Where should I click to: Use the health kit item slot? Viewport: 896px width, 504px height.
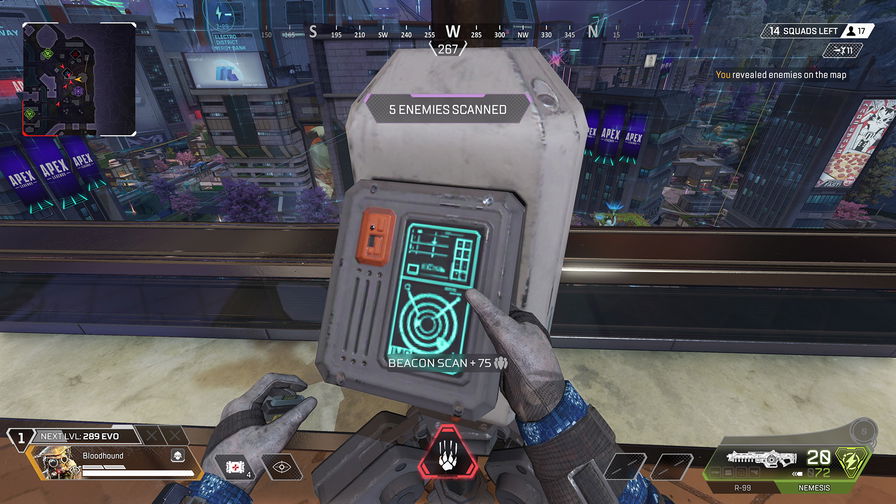tap(234, 466)
